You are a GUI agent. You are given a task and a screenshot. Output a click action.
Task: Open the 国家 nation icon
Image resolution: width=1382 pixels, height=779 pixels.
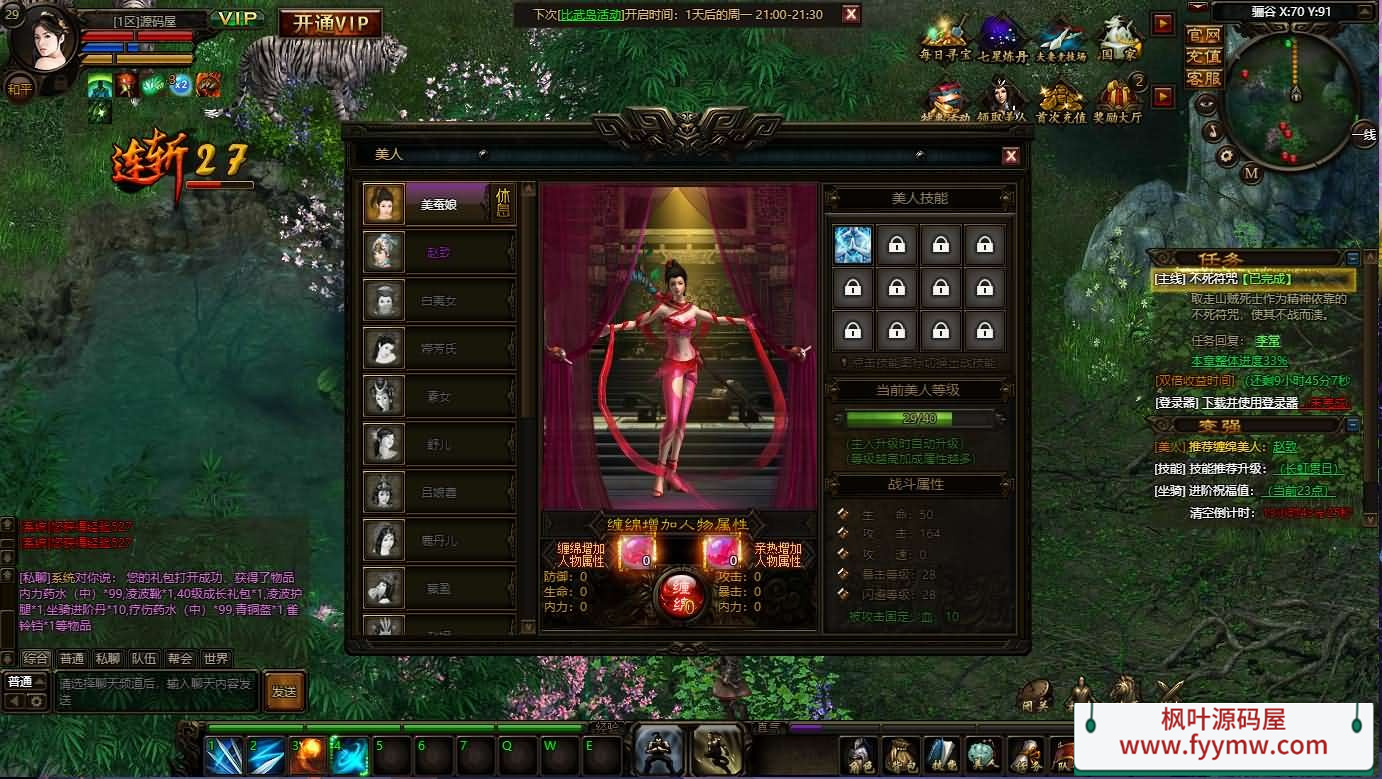pyautogui.click(x=1119, y=39)
